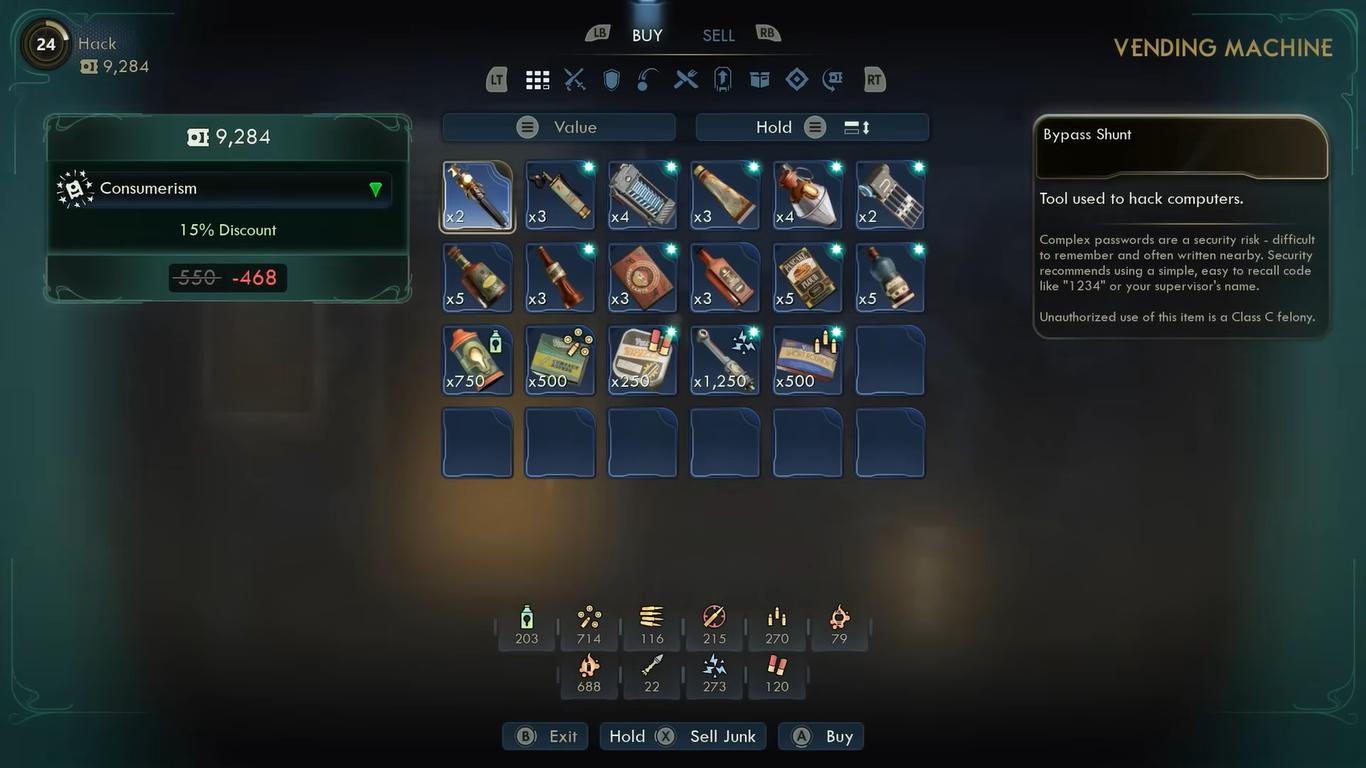Viewport: 1366px width, 768px height.
Task: Select the wrench item with x1,250 stack
Action: coord(725,360)
